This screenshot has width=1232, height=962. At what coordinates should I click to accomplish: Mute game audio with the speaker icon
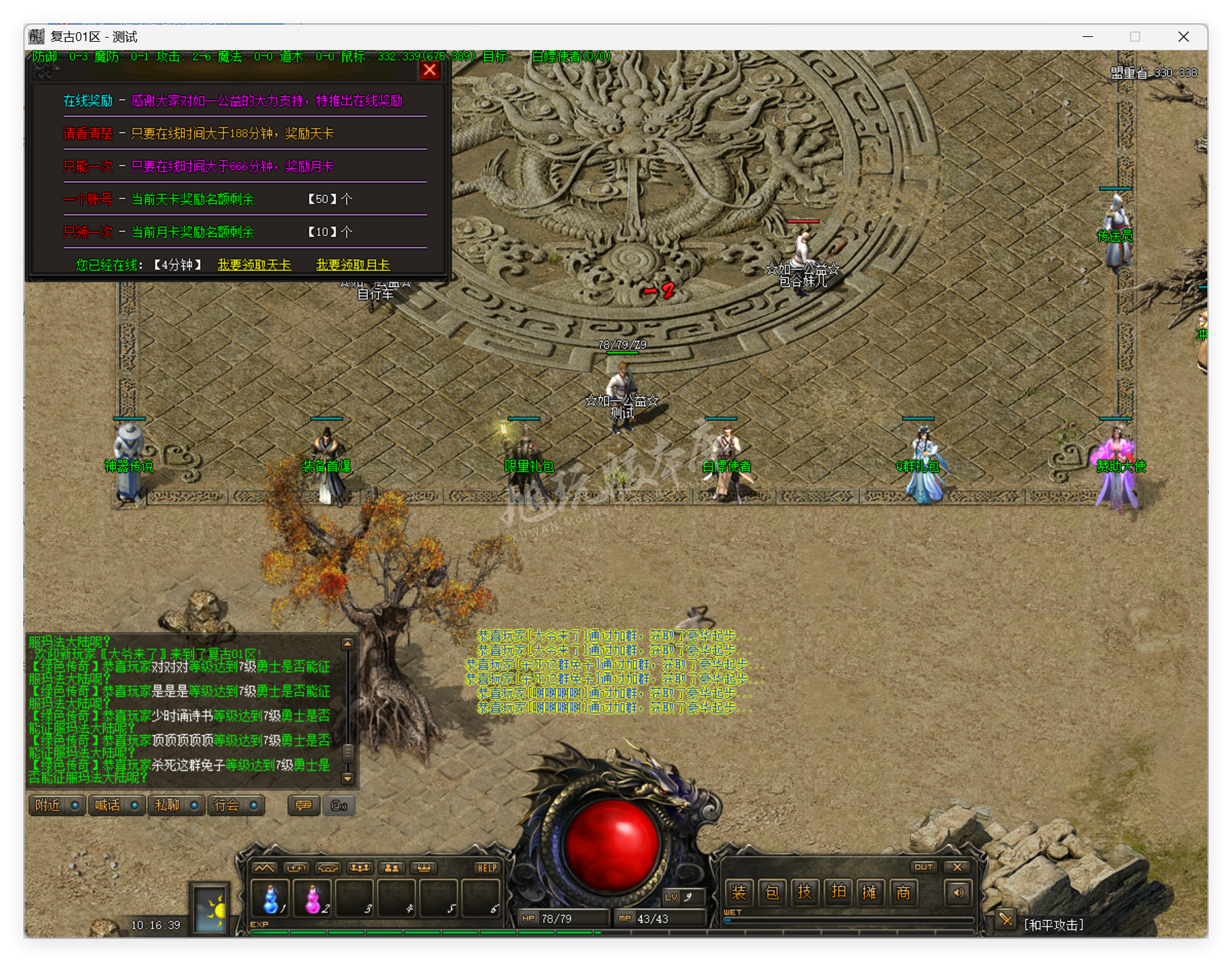coord(957,892)
